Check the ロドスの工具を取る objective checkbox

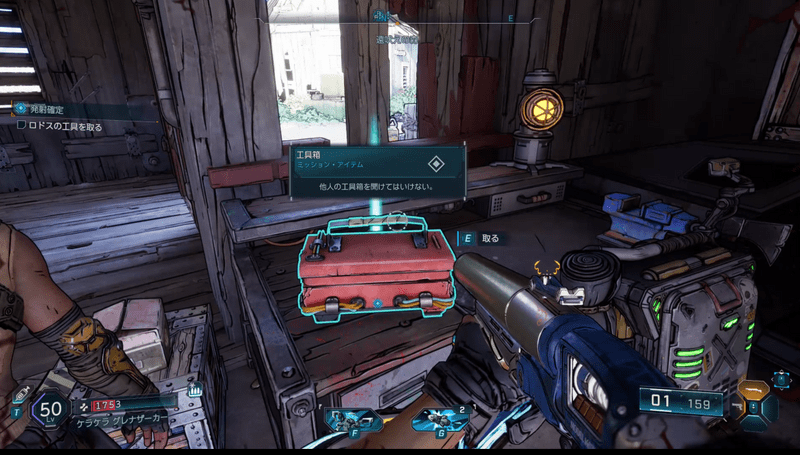pos(22,125)
